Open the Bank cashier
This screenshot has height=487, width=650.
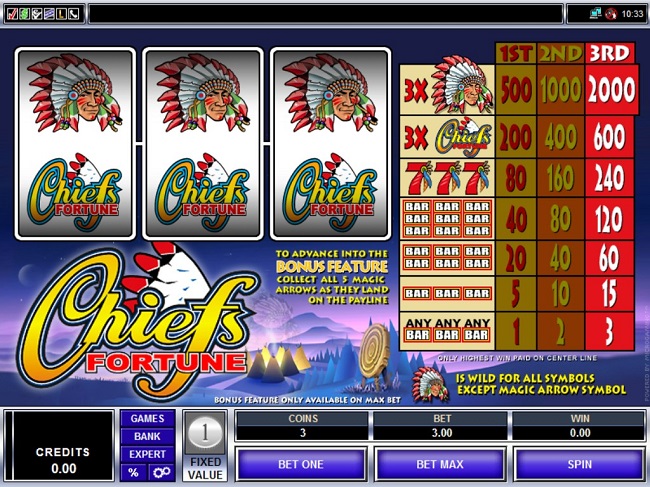[147, 436]
